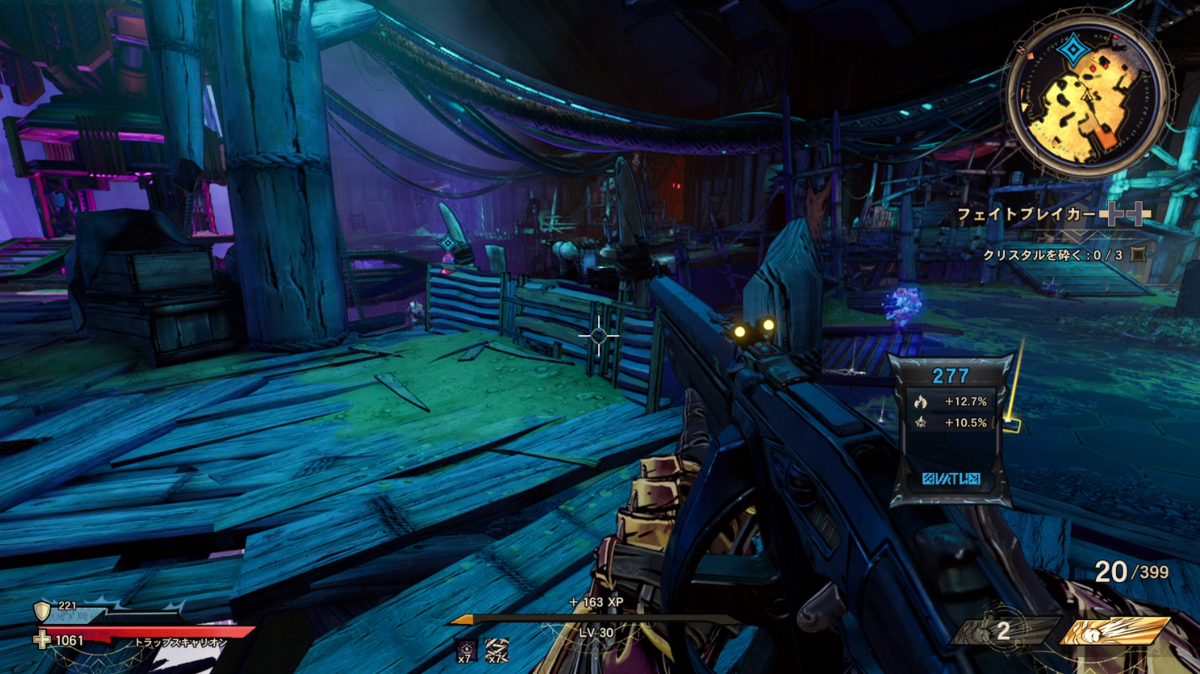
Task: Activate the orange action skill icon
Action: point(1113,632)
